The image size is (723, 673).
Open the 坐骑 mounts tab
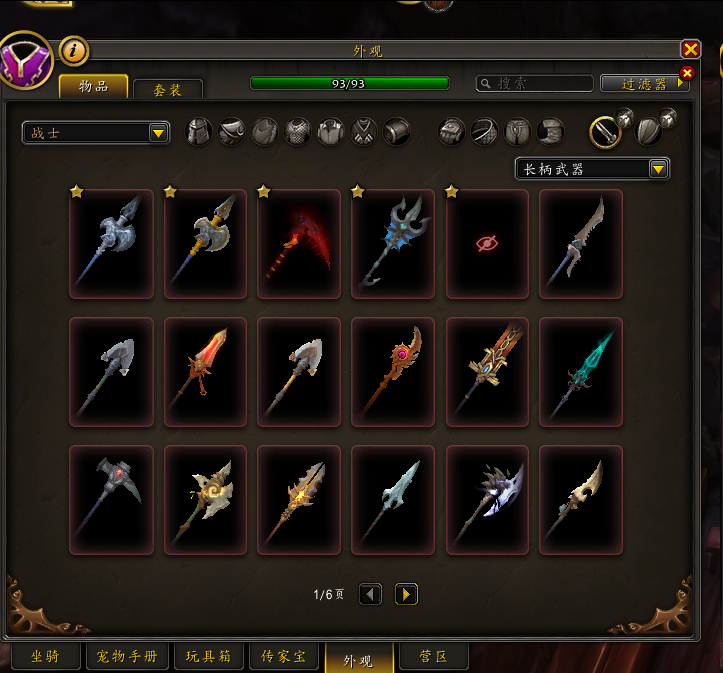[x=44, y=657]
